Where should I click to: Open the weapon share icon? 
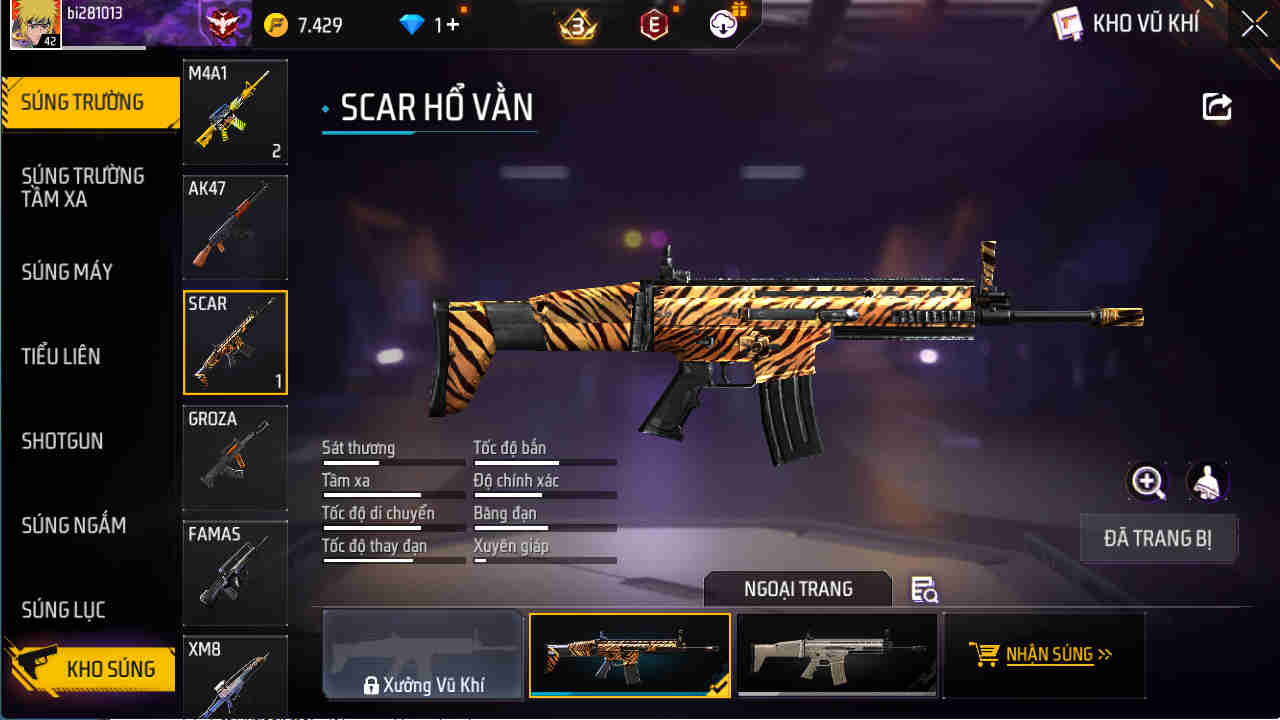1216,107
